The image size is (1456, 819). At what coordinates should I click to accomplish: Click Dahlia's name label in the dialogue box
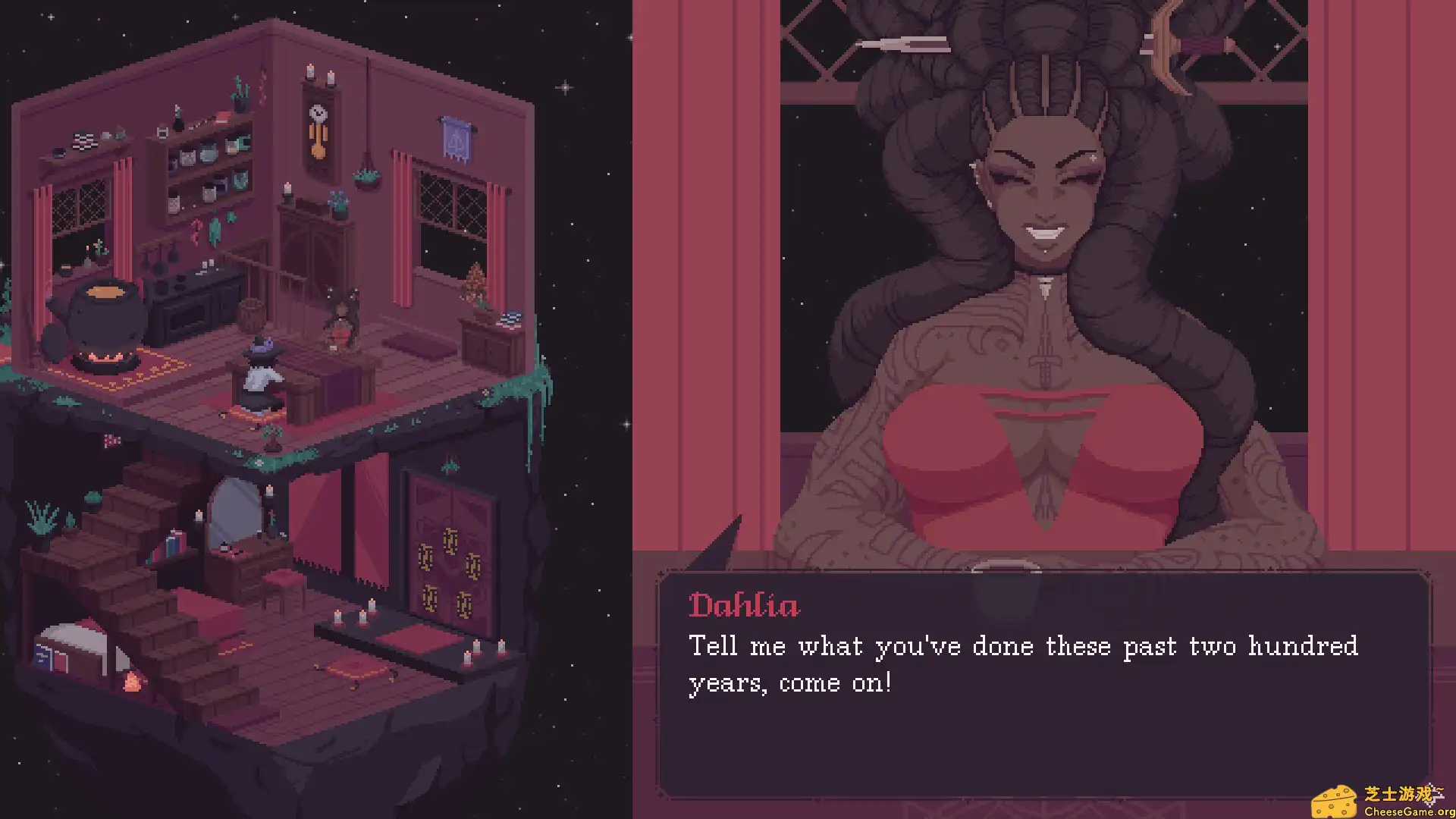coord(743,605)
